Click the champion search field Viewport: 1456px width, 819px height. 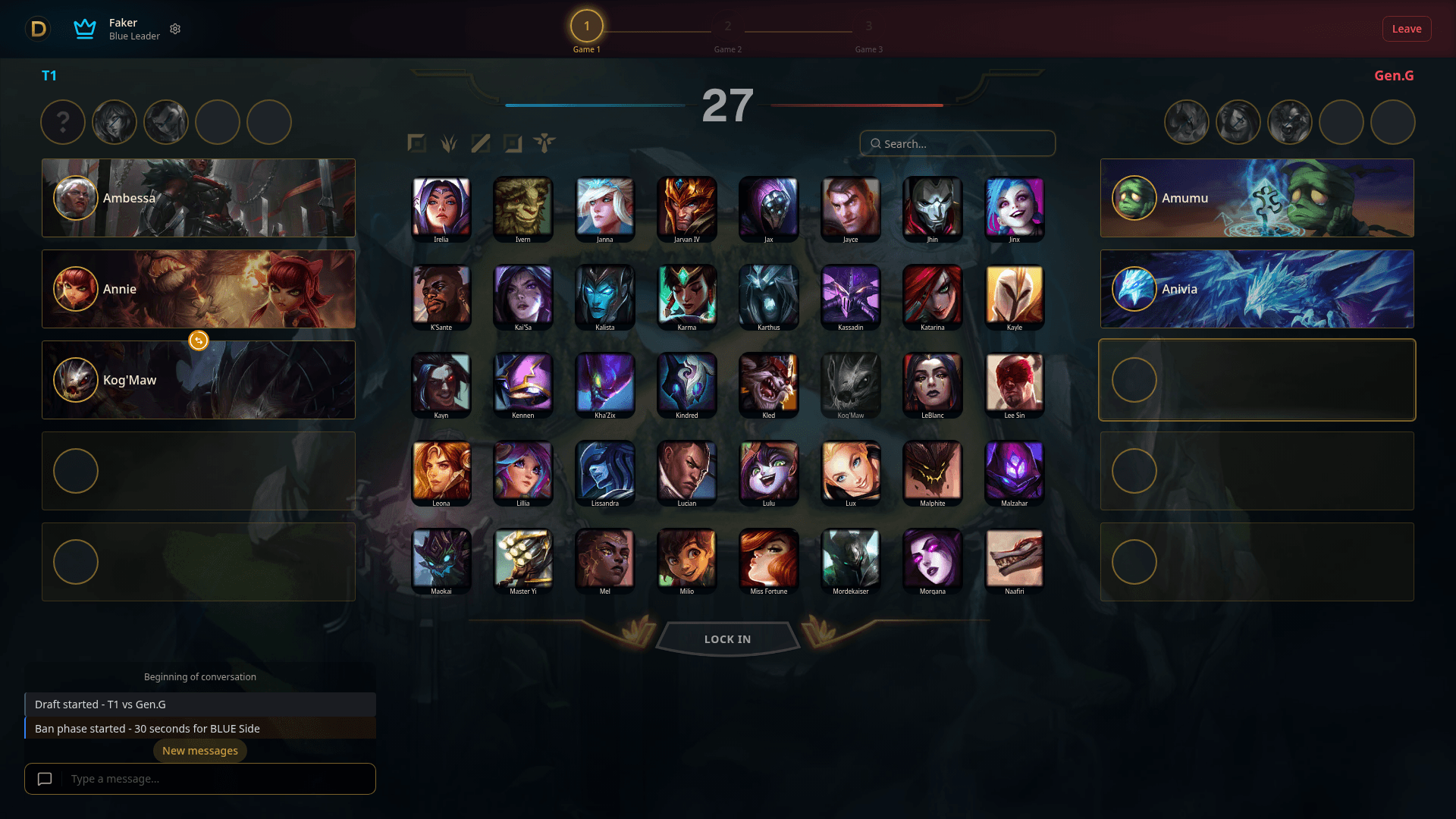tap(957, 143)
